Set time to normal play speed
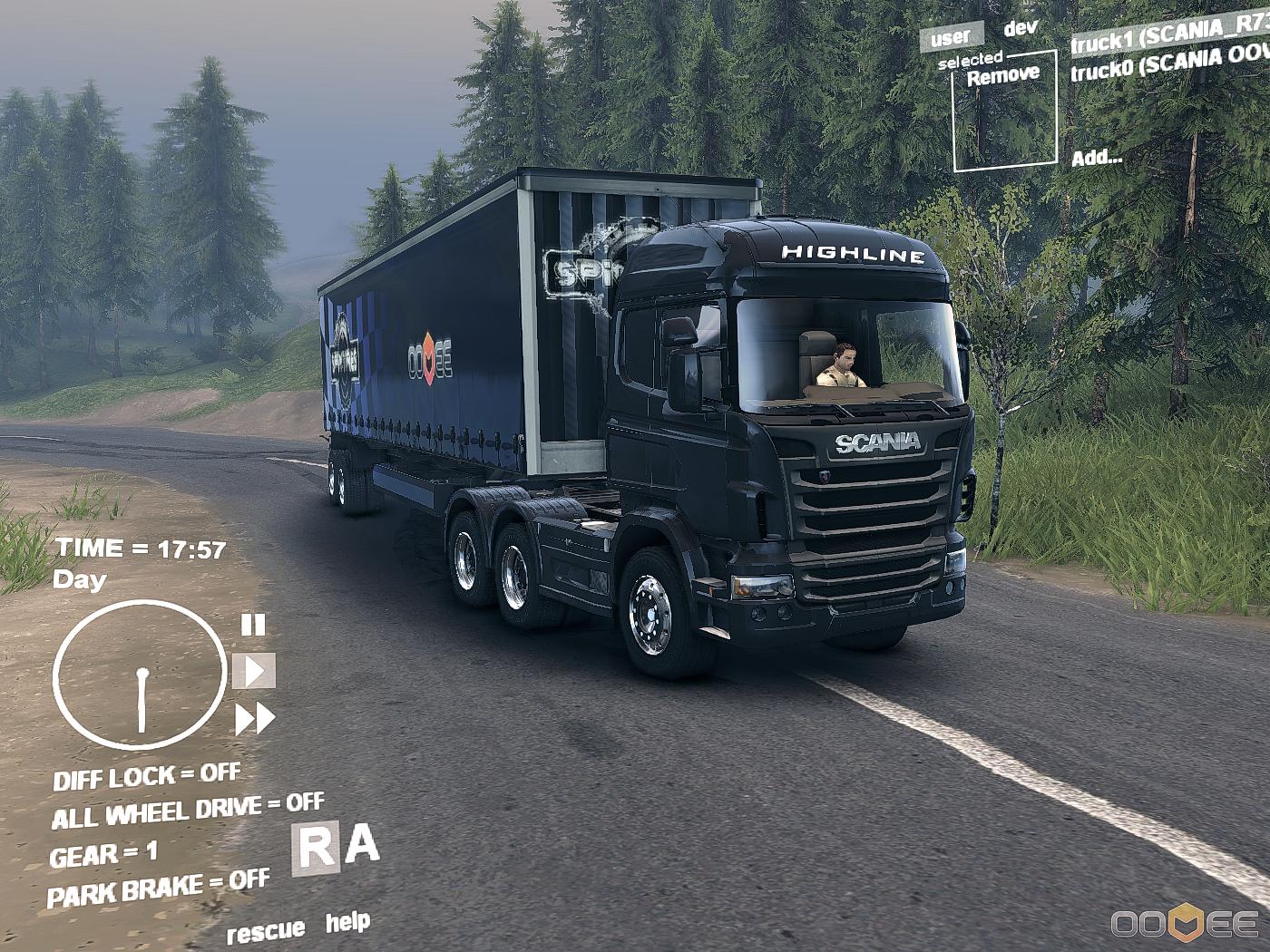1270x952 pixels. click(x=254, y=671)
